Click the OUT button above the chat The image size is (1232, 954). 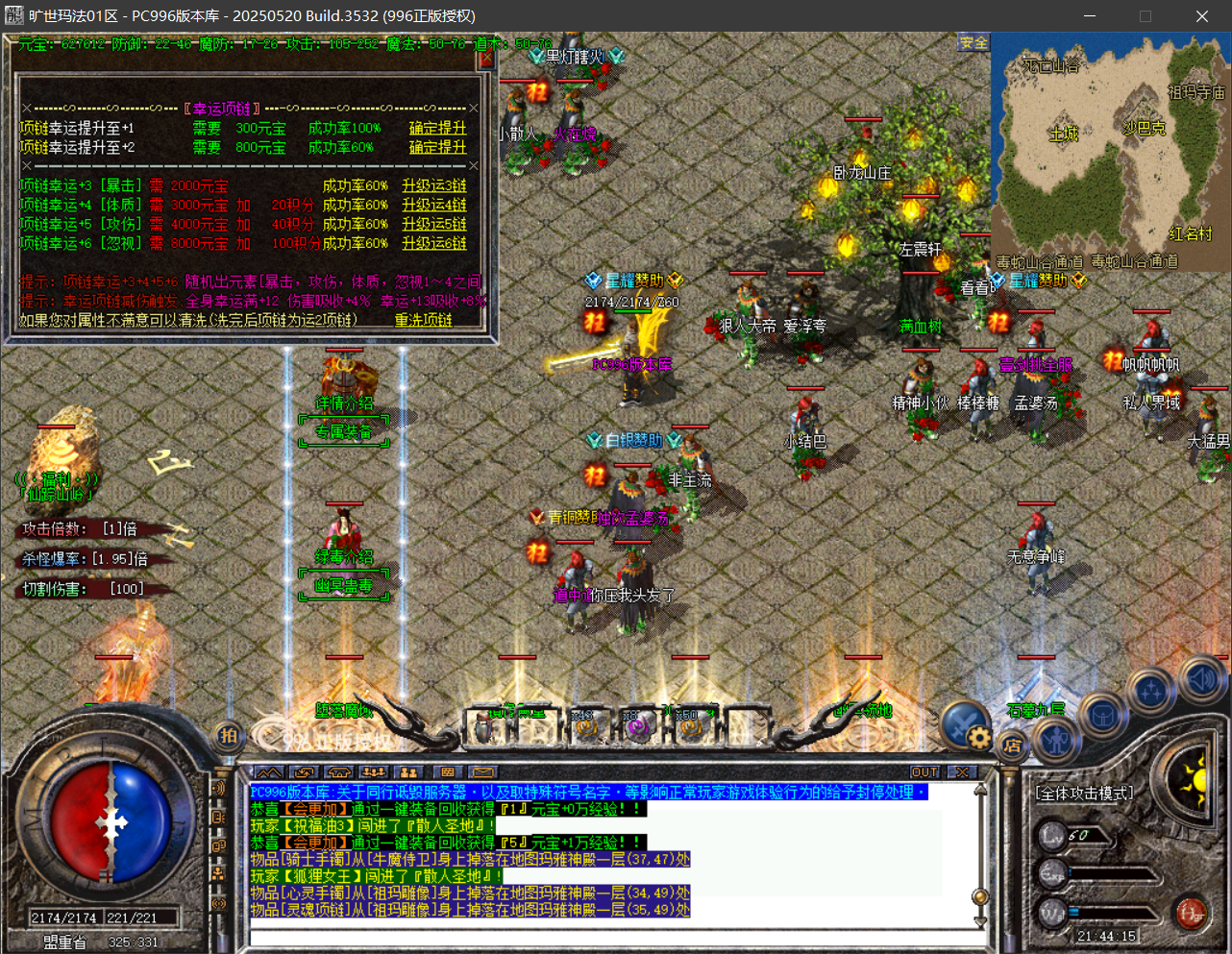pos(924,772)
